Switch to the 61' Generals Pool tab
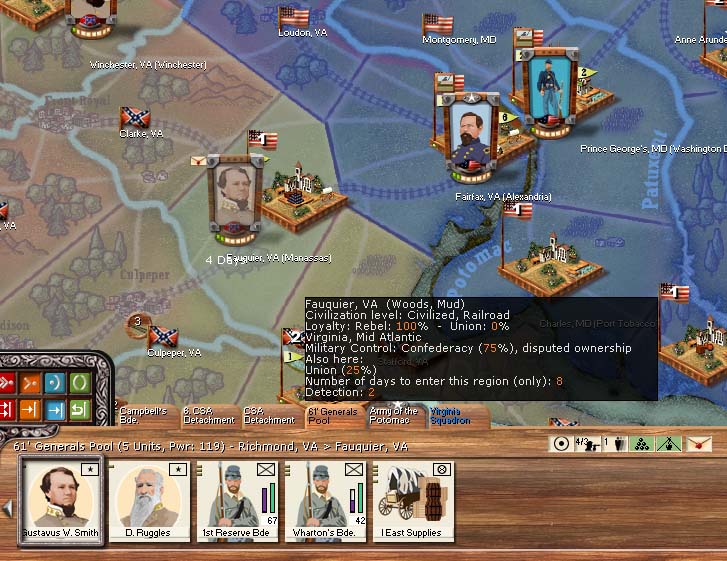Screen dimensions: 727x561 332,416
